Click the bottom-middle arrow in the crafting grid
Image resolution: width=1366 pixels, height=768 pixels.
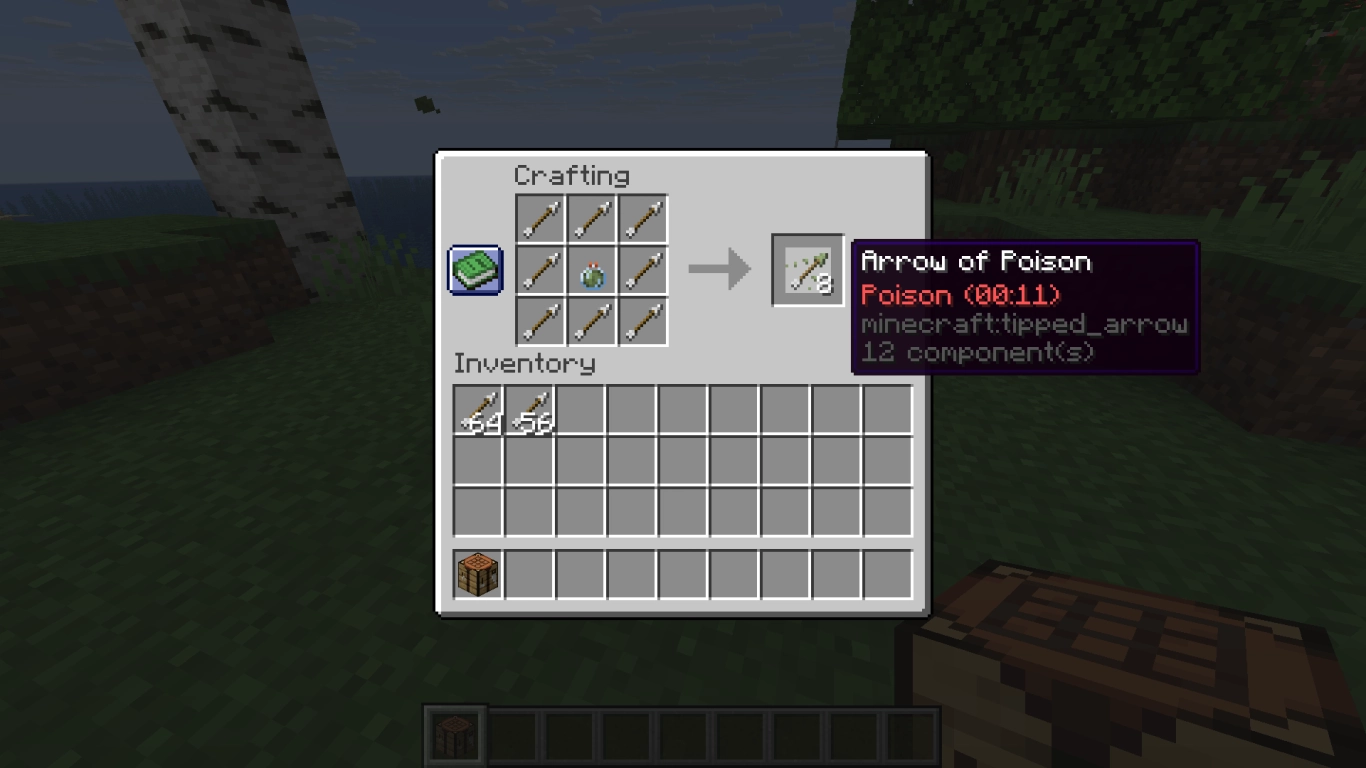[x=591, y=321]
